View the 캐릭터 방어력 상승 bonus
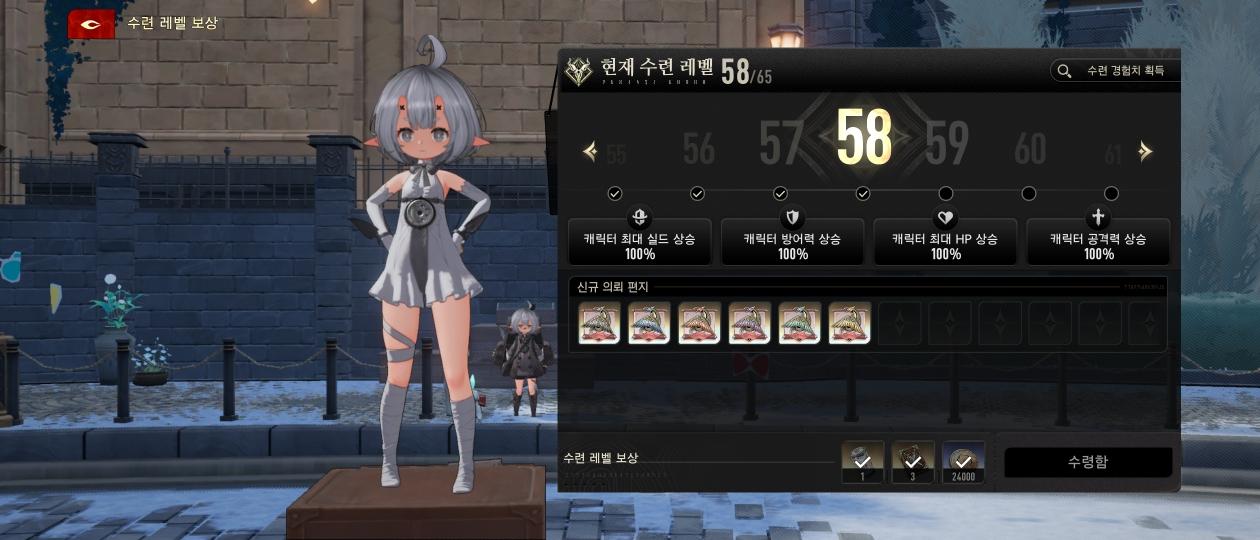Screen dimensions: 1260x540 [x=792, y=240]
